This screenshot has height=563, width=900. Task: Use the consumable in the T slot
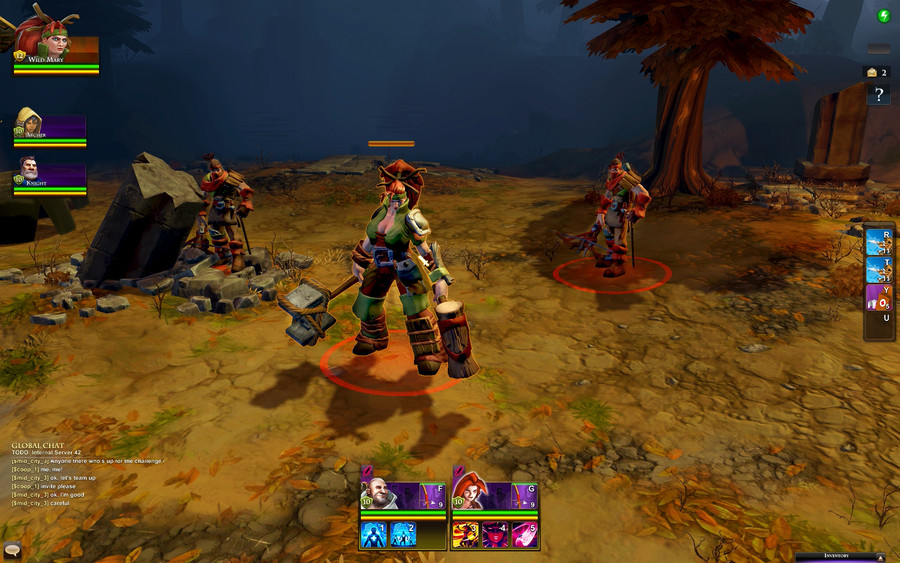[x=880, y=270]
